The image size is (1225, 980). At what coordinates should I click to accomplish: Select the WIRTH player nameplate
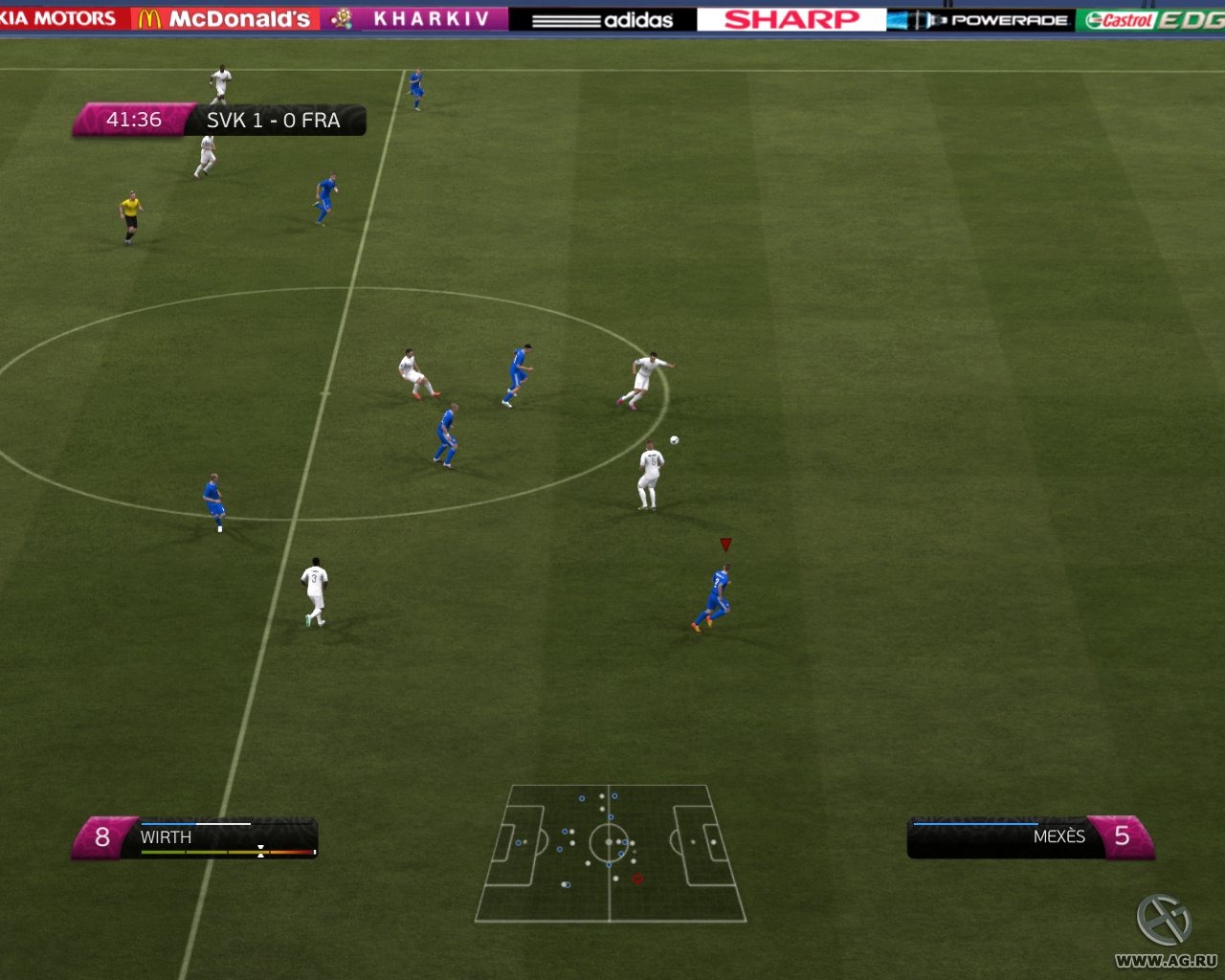pos(167,836)
